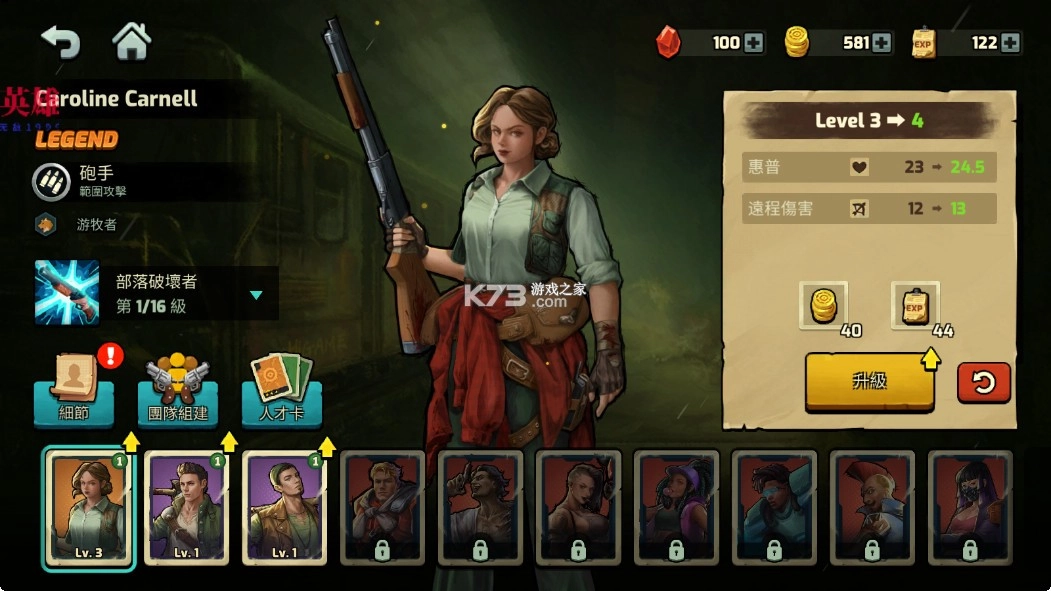Add EXP with the plus button
Image resolution: width=1051 pixels, height=591 pixels.
coord(1010,42)
